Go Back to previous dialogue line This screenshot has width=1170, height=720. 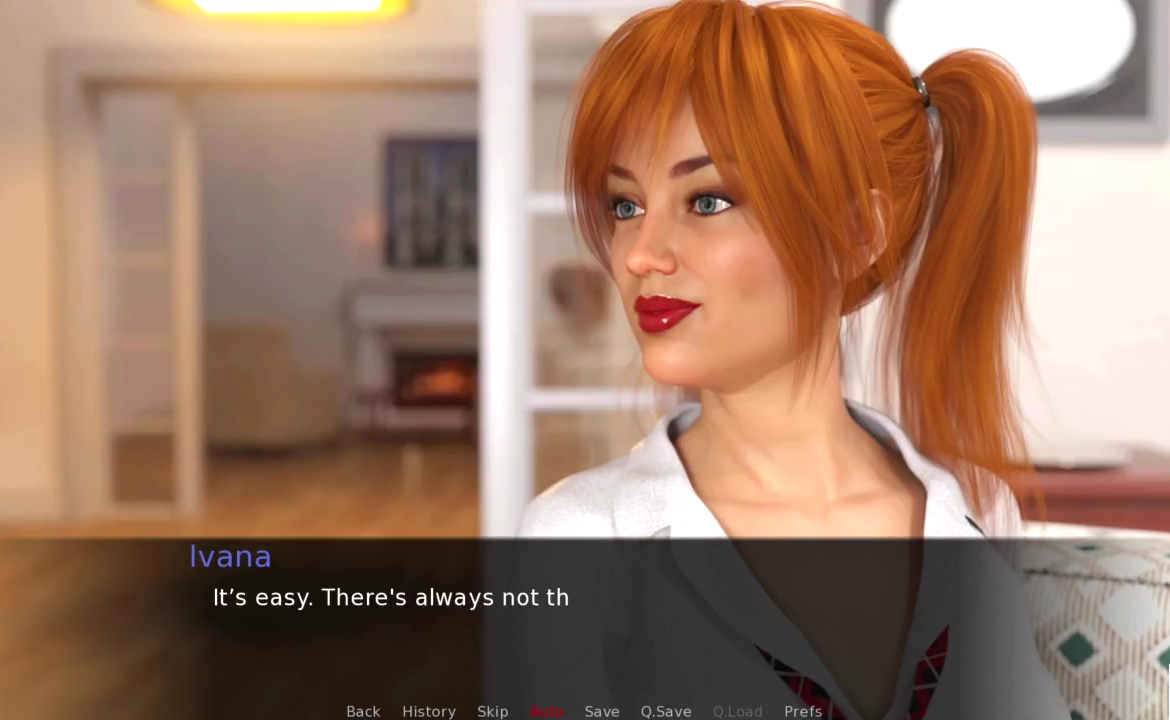click(363, 711)
